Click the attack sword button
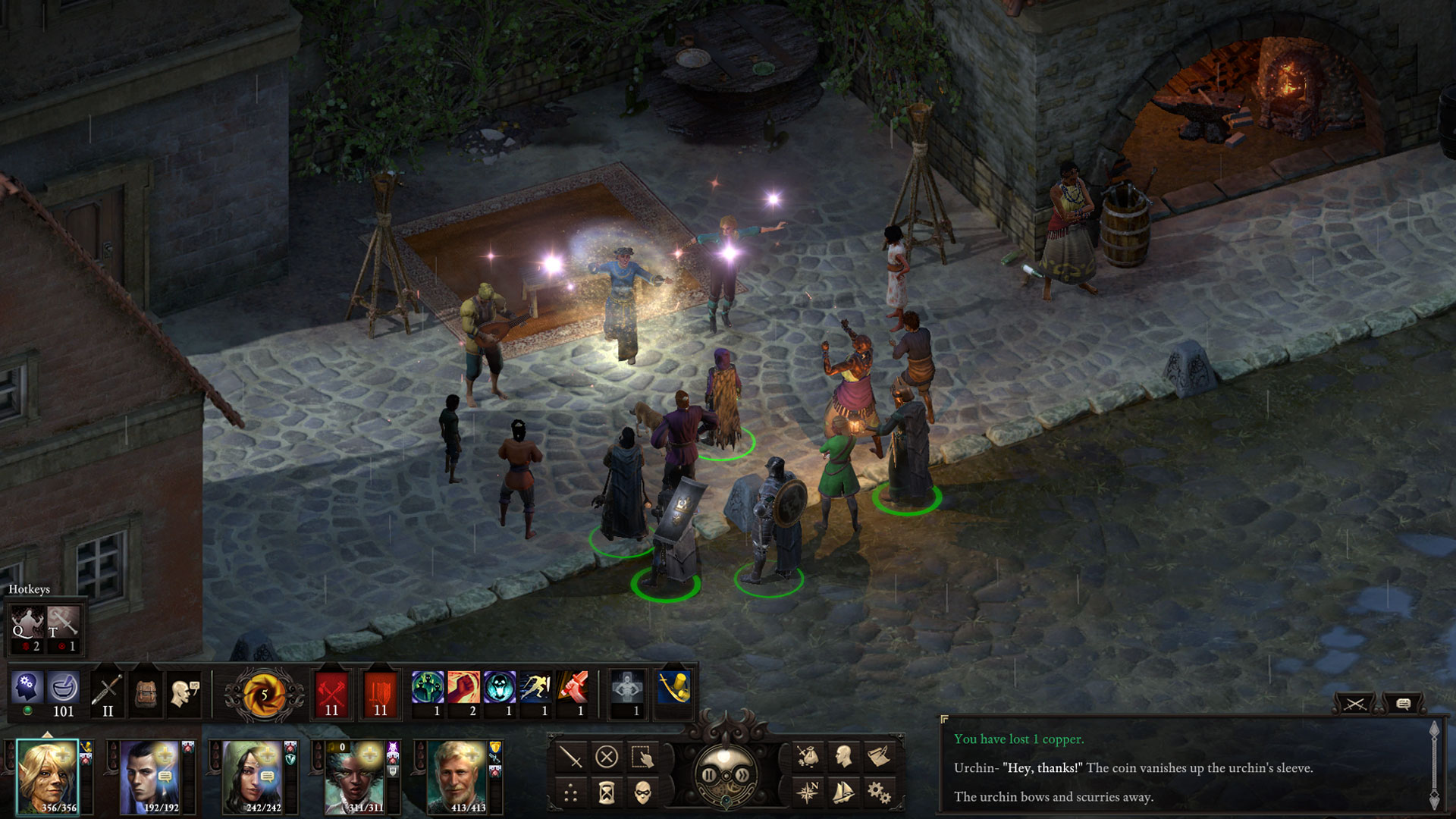Viewport: 1456px width, 819px height. click(570, 757)
